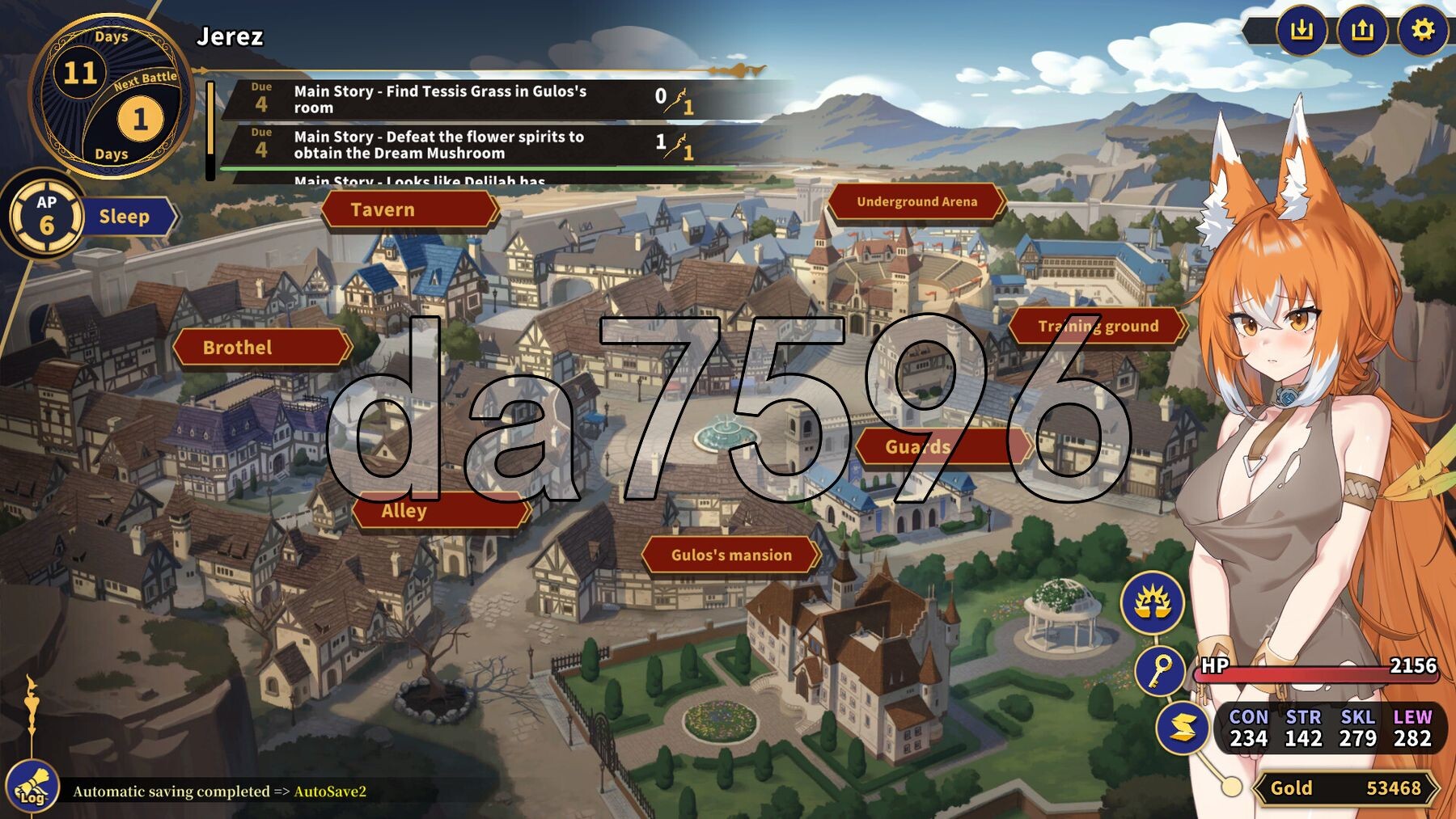Image resolution: width=1456 pixels, height=819 pixels.
Task: Click the balance scales crown icon
Action: pos(1152,602)
